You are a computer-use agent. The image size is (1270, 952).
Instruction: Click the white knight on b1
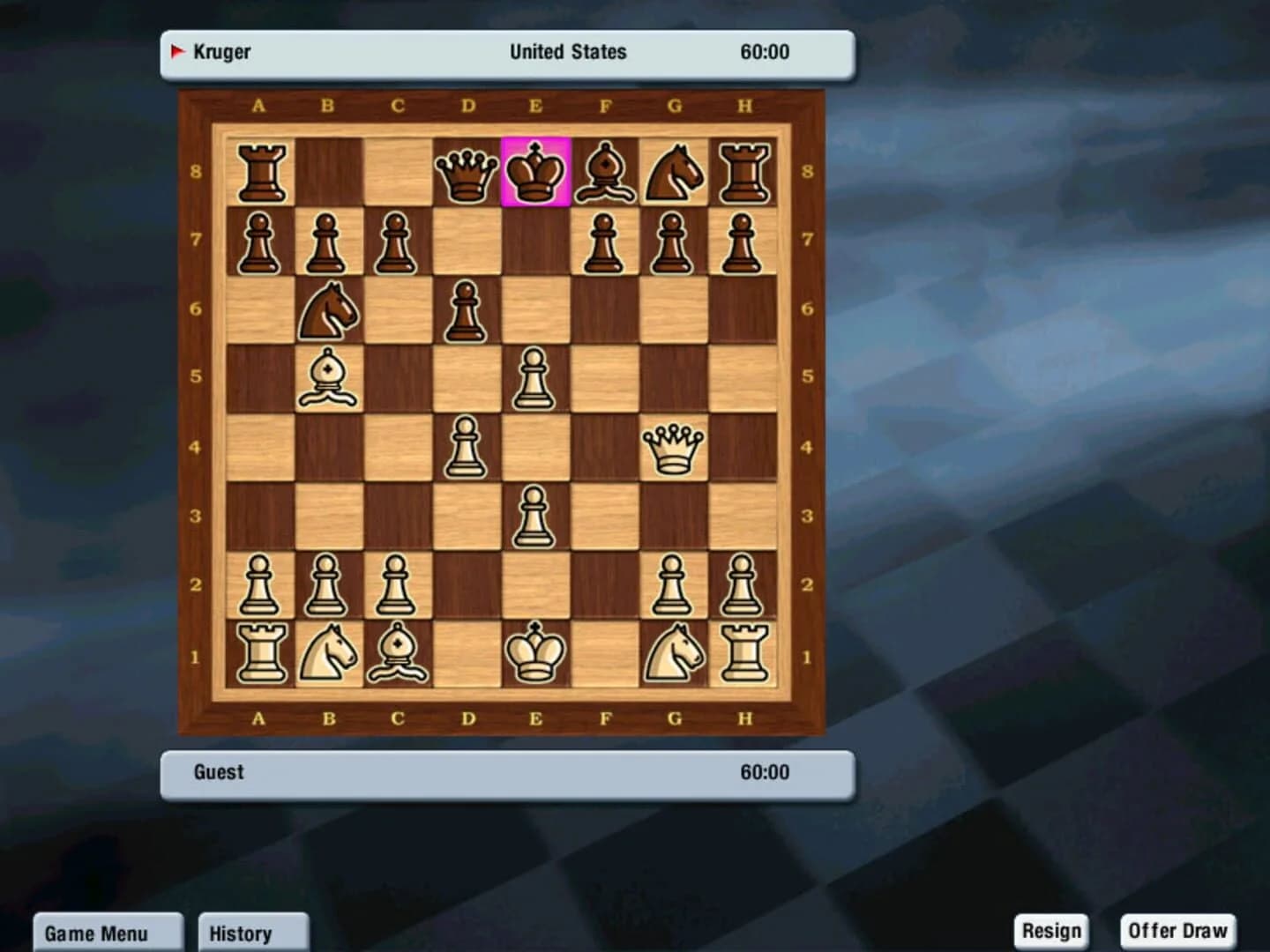[x=330, y=652]
